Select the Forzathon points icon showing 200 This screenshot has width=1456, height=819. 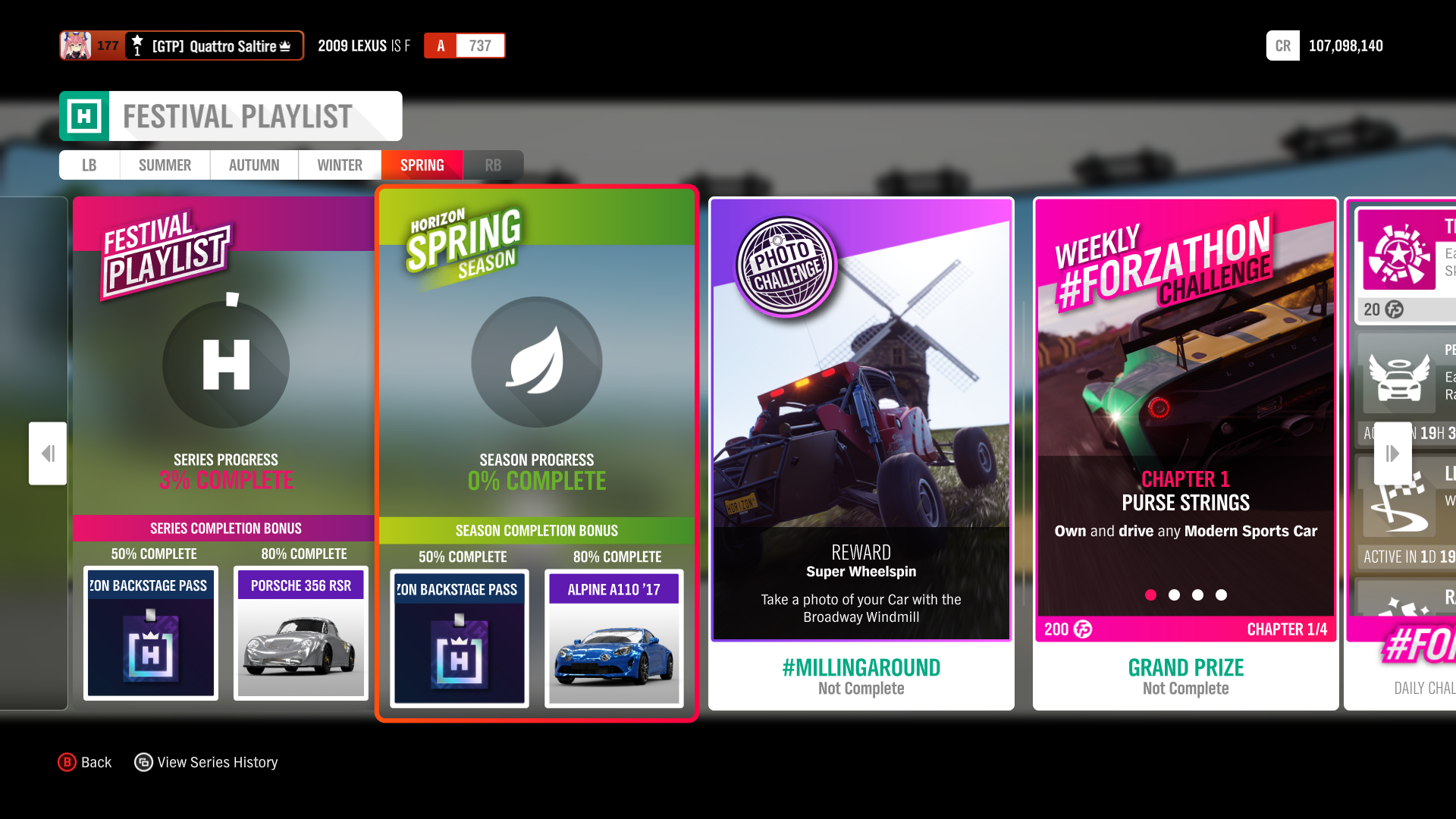coord(1081,629)
